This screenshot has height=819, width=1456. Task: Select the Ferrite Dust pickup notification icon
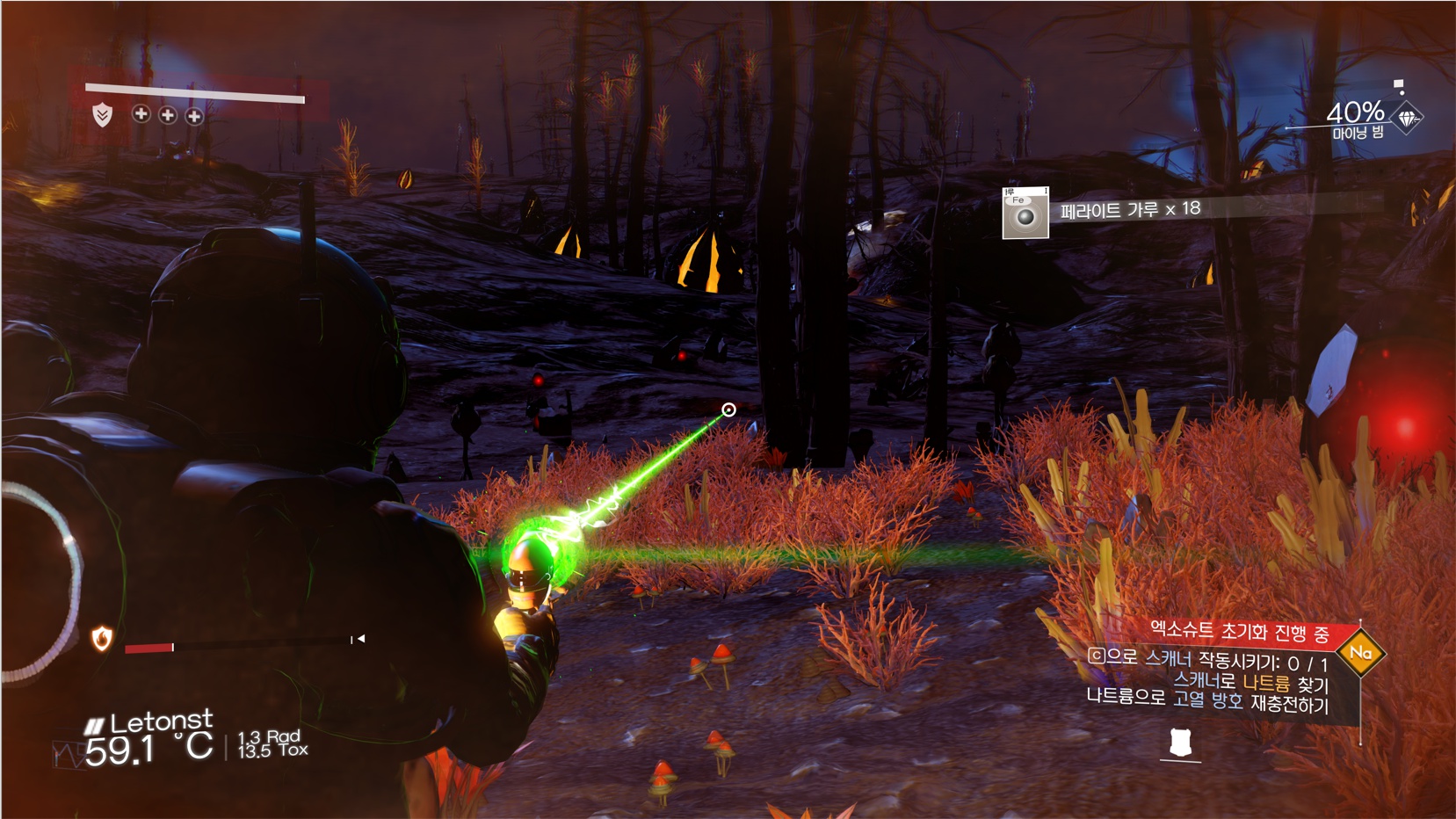(x=1025, y=214)
